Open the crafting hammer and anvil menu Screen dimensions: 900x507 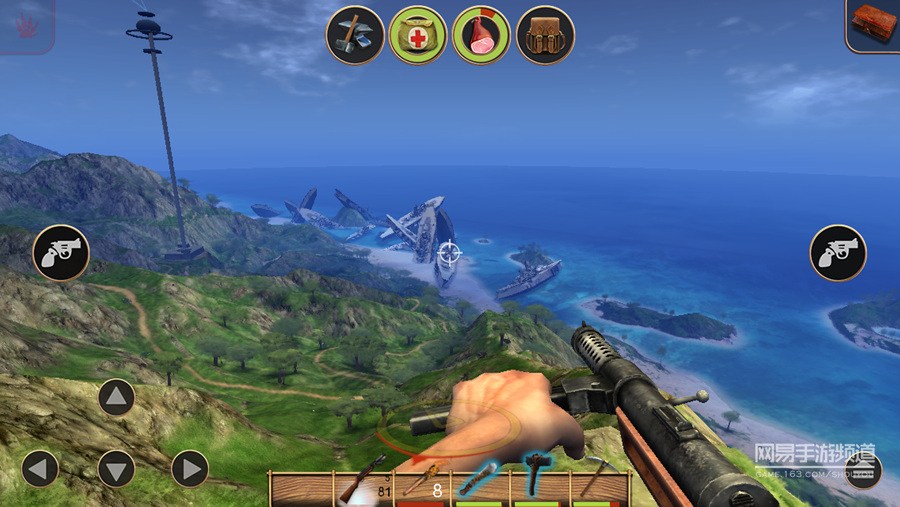pyautogui.click(x=355, y=35)
